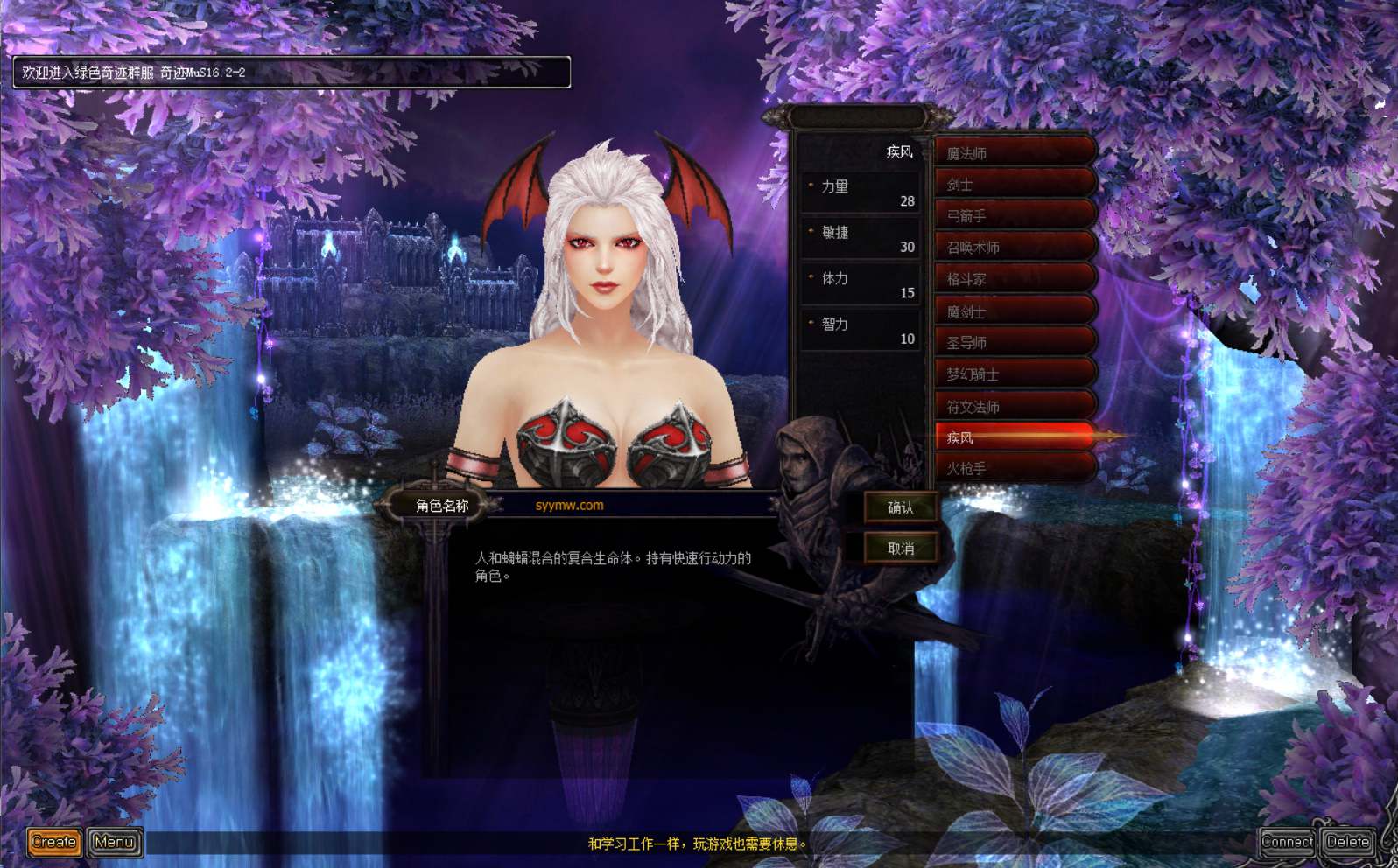Select the 召唤术师 class

(1014, 248)
